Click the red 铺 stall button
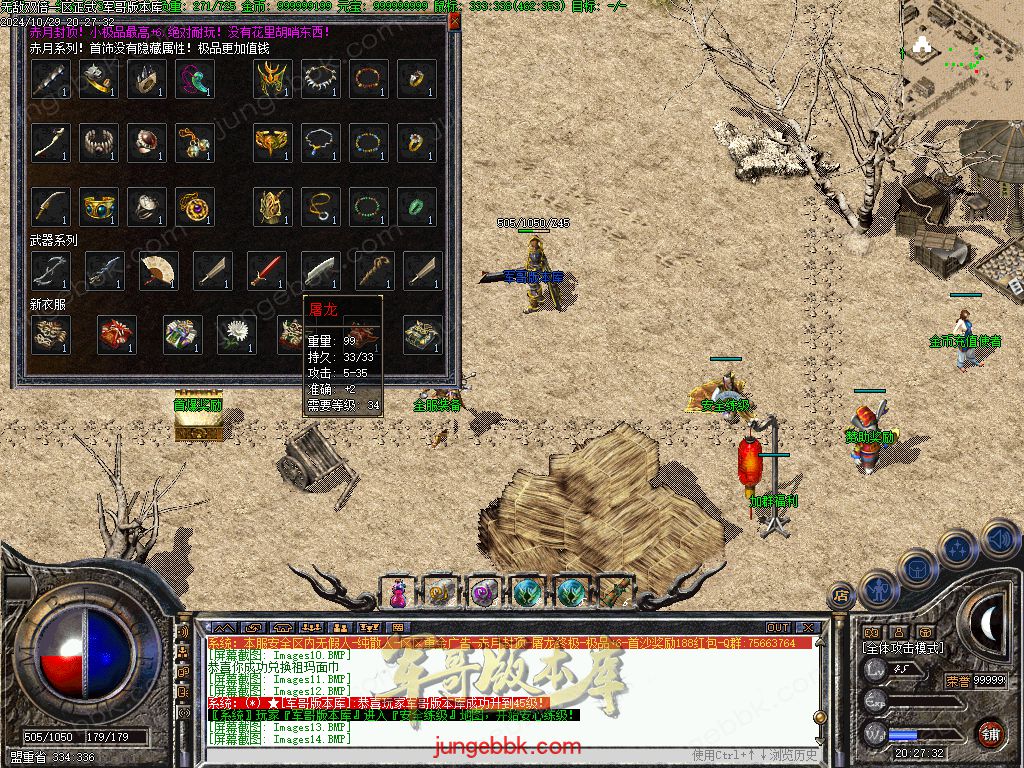 989,733
